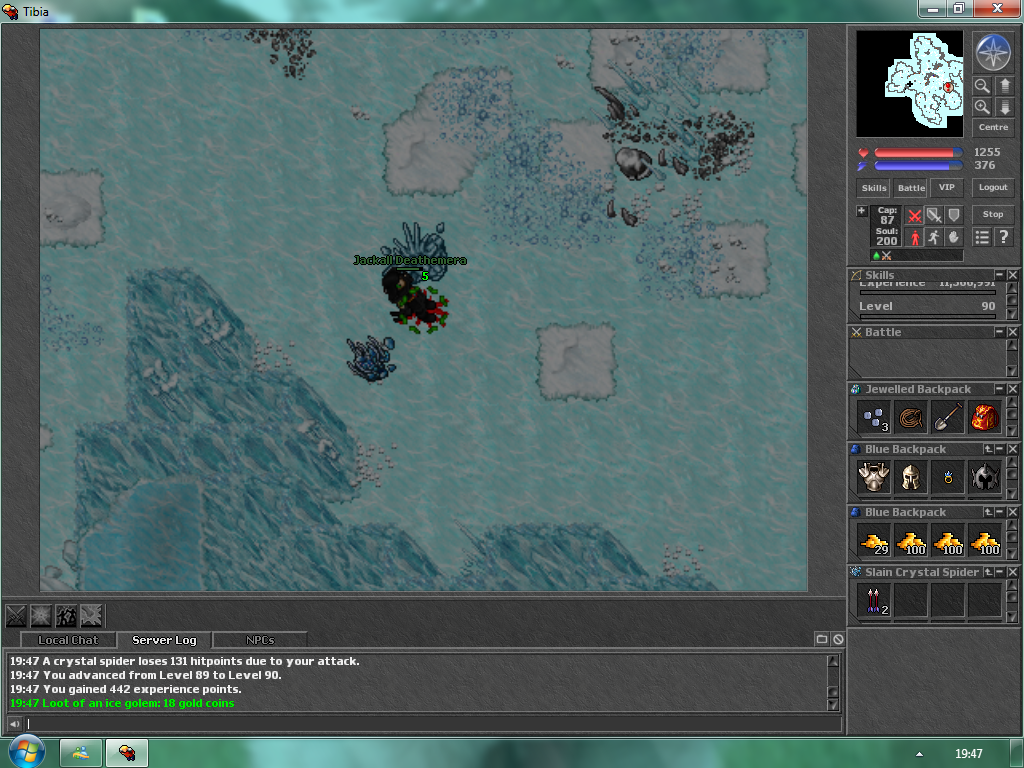The width and height of the screenshot is (1024, 768).
Task: Open the Skills window button
Action: (874, 188)
